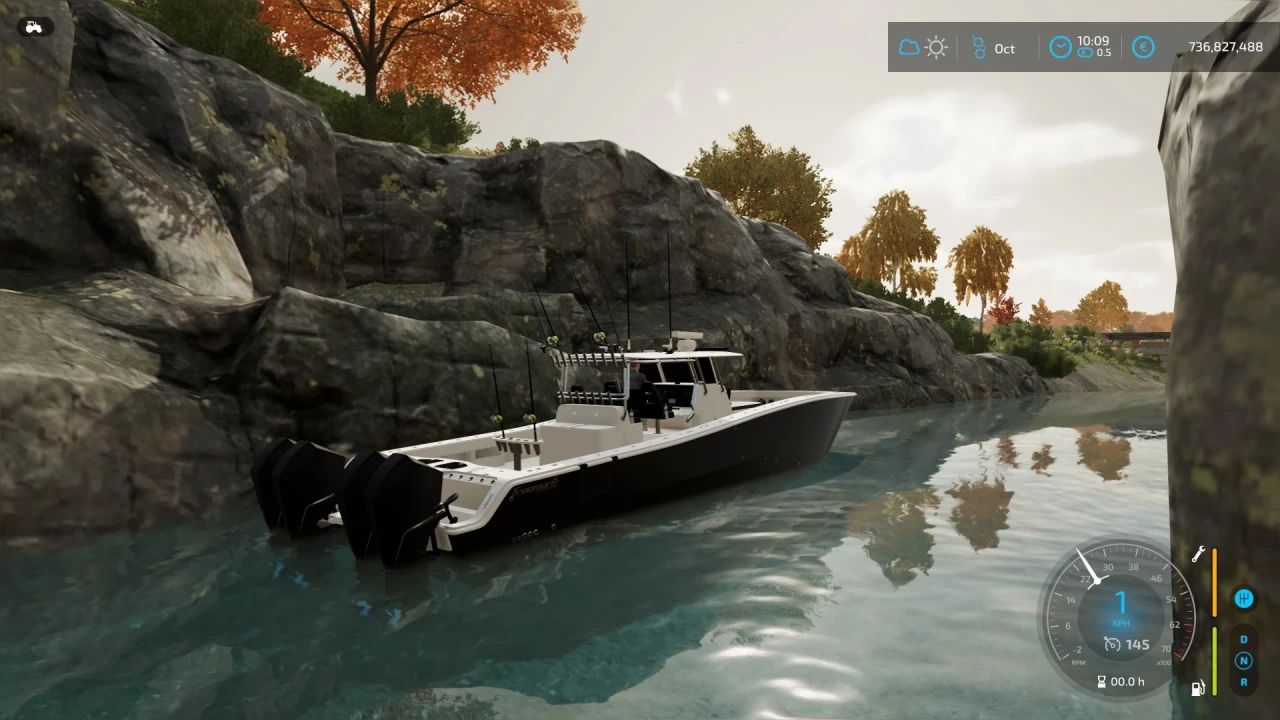The image size is (1280, 720).
Task: Select the cloud weather icon
Action: 908,47
